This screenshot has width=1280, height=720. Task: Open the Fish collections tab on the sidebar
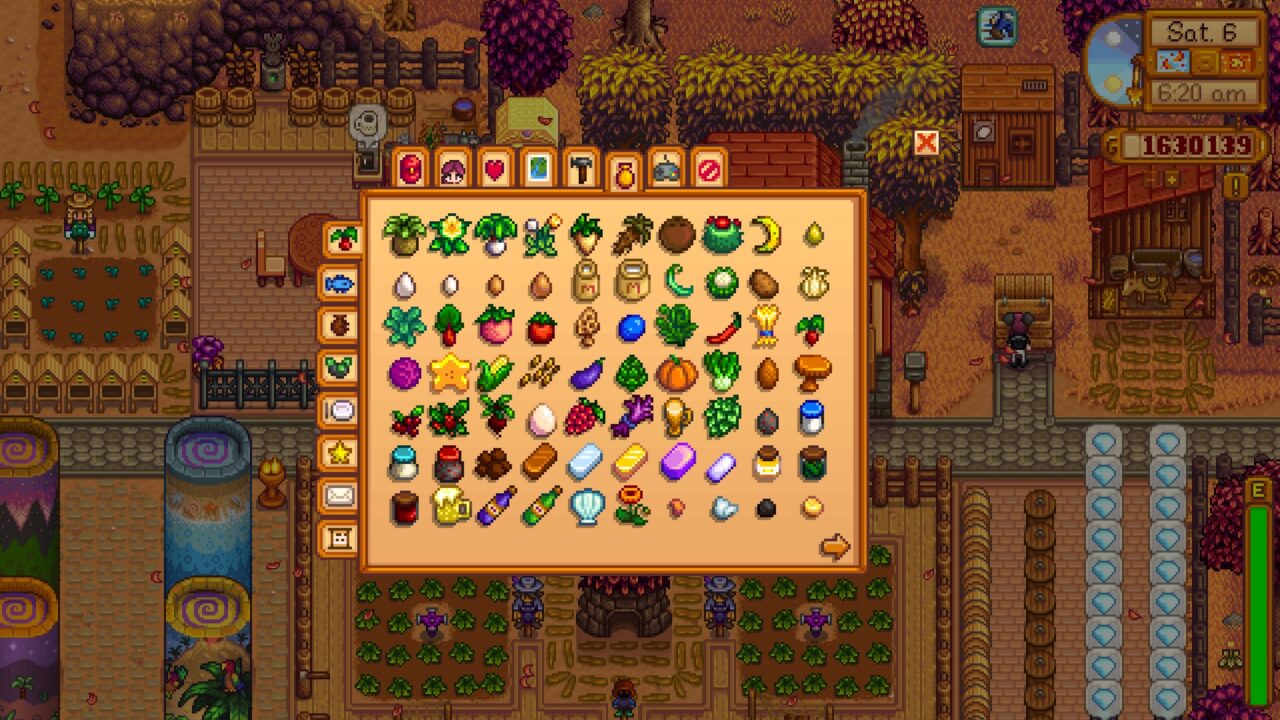pos(340,285)
